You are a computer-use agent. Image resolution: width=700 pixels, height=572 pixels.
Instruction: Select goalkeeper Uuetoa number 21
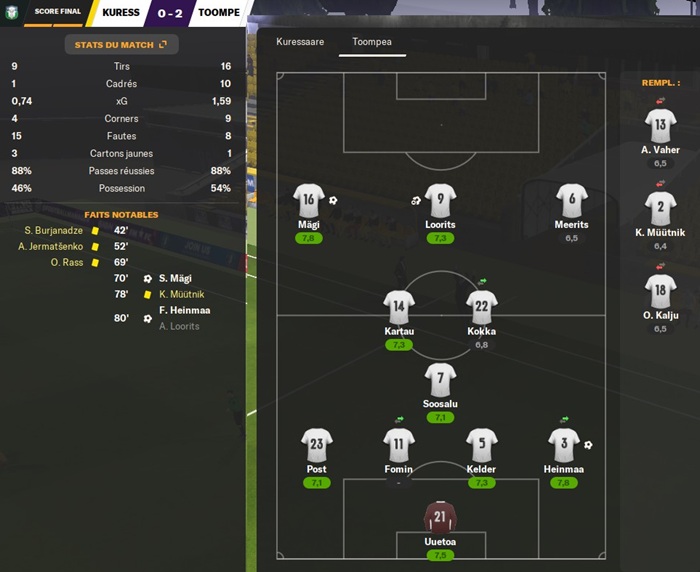point(440,517)
